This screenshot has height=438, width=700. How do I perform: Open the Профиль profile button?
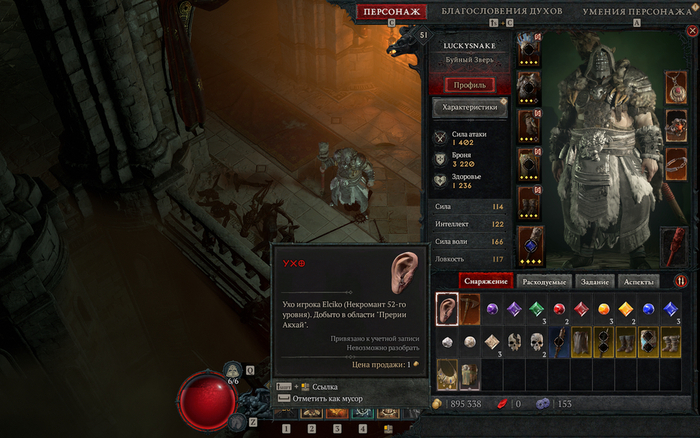tap(469, 85)
